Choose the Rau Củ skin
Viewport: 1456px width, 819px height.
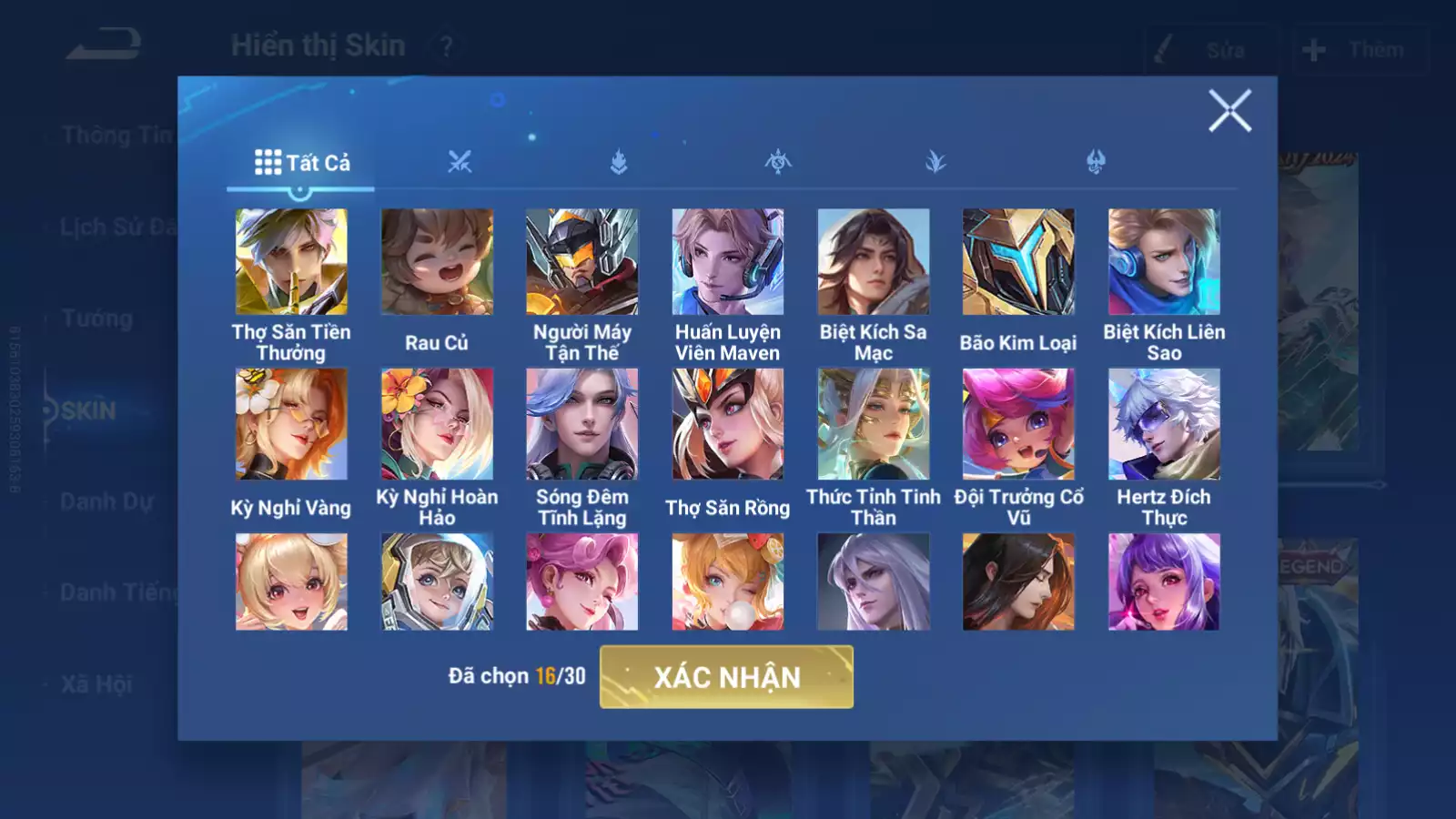(437, 262)
